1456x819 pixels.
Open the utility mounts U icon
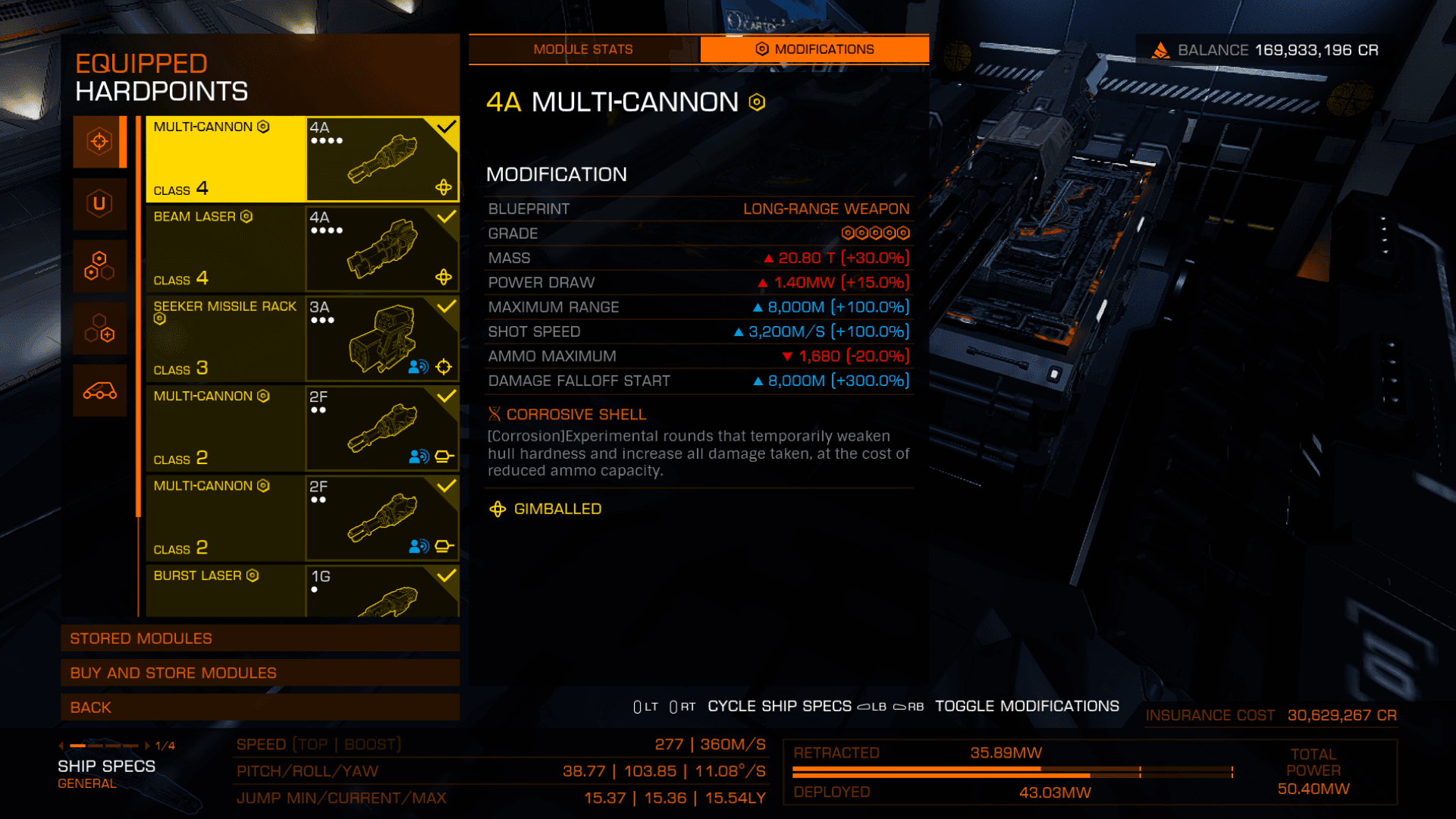point(99,203)
